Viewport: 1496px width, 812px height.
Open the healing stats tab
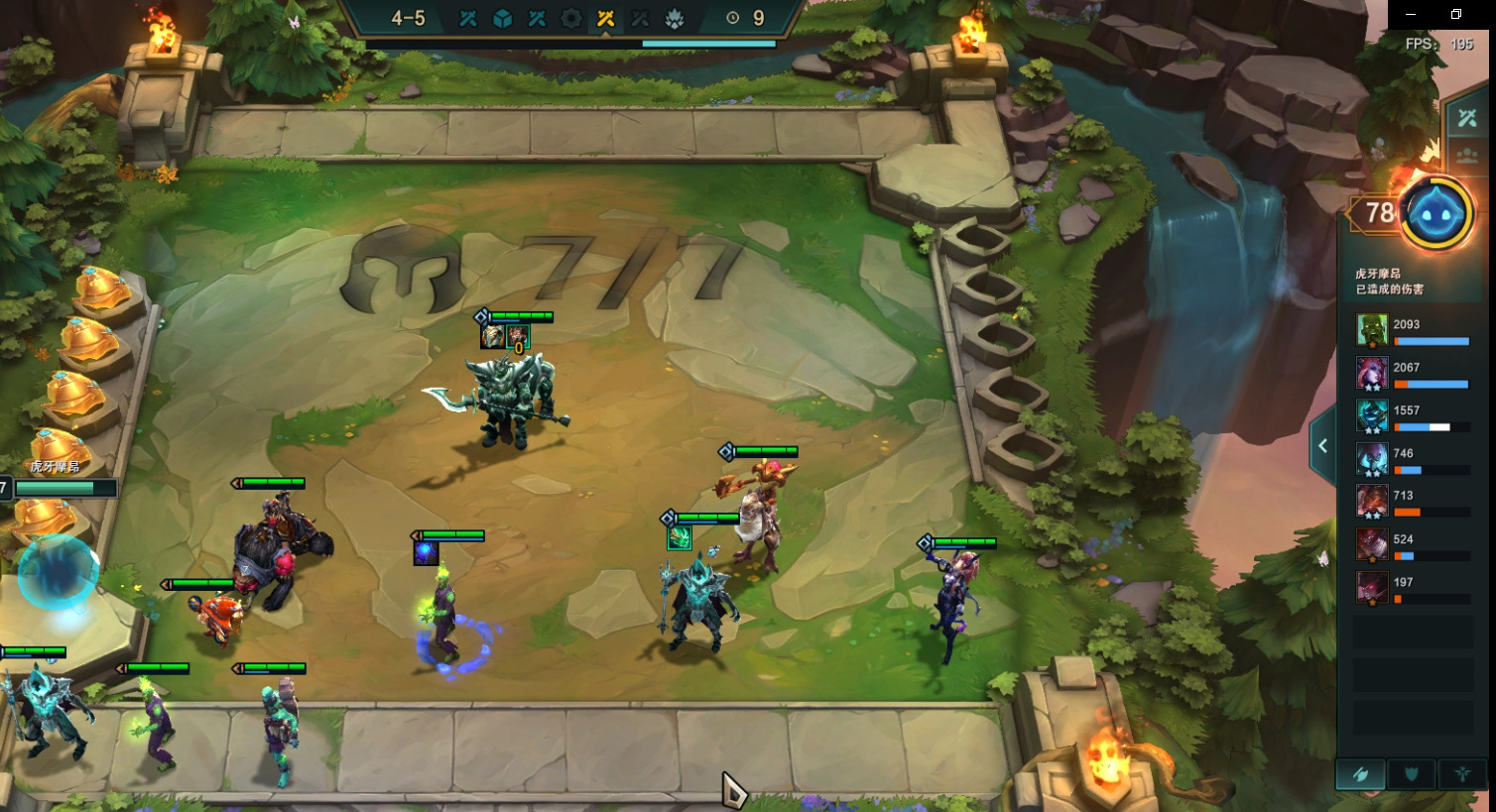point(1462,774)
